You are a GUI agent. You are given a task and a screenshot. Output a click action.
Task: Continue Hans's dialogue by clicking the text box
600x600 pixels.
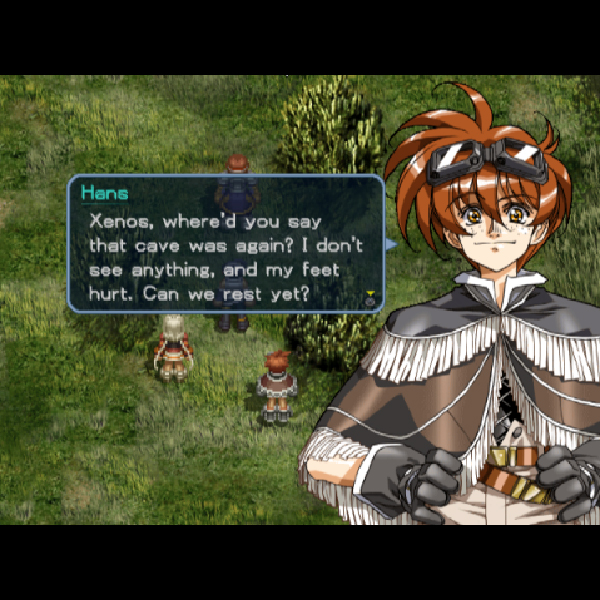point(225,245)
